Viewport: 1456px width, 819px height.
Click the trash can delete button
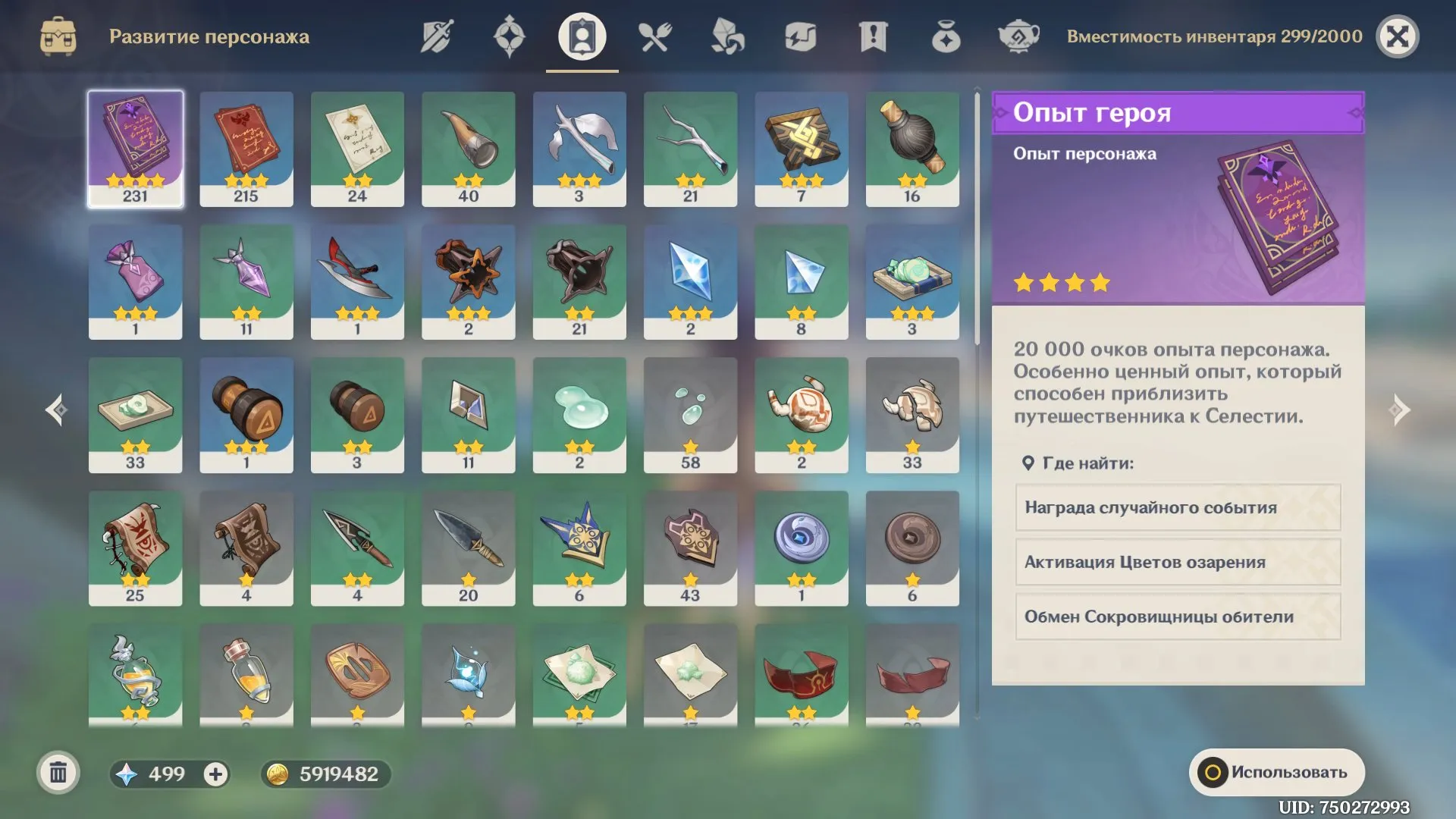click(x=58, y=773)
